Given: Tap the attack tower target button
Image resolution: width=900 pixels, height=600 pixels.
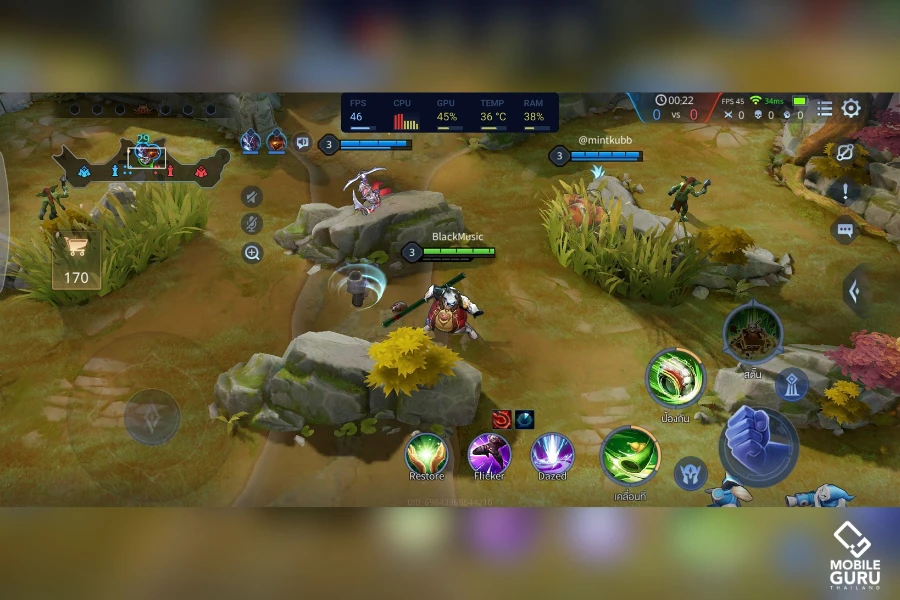Looking at the screenshot, I should click(x=792, y=383).
